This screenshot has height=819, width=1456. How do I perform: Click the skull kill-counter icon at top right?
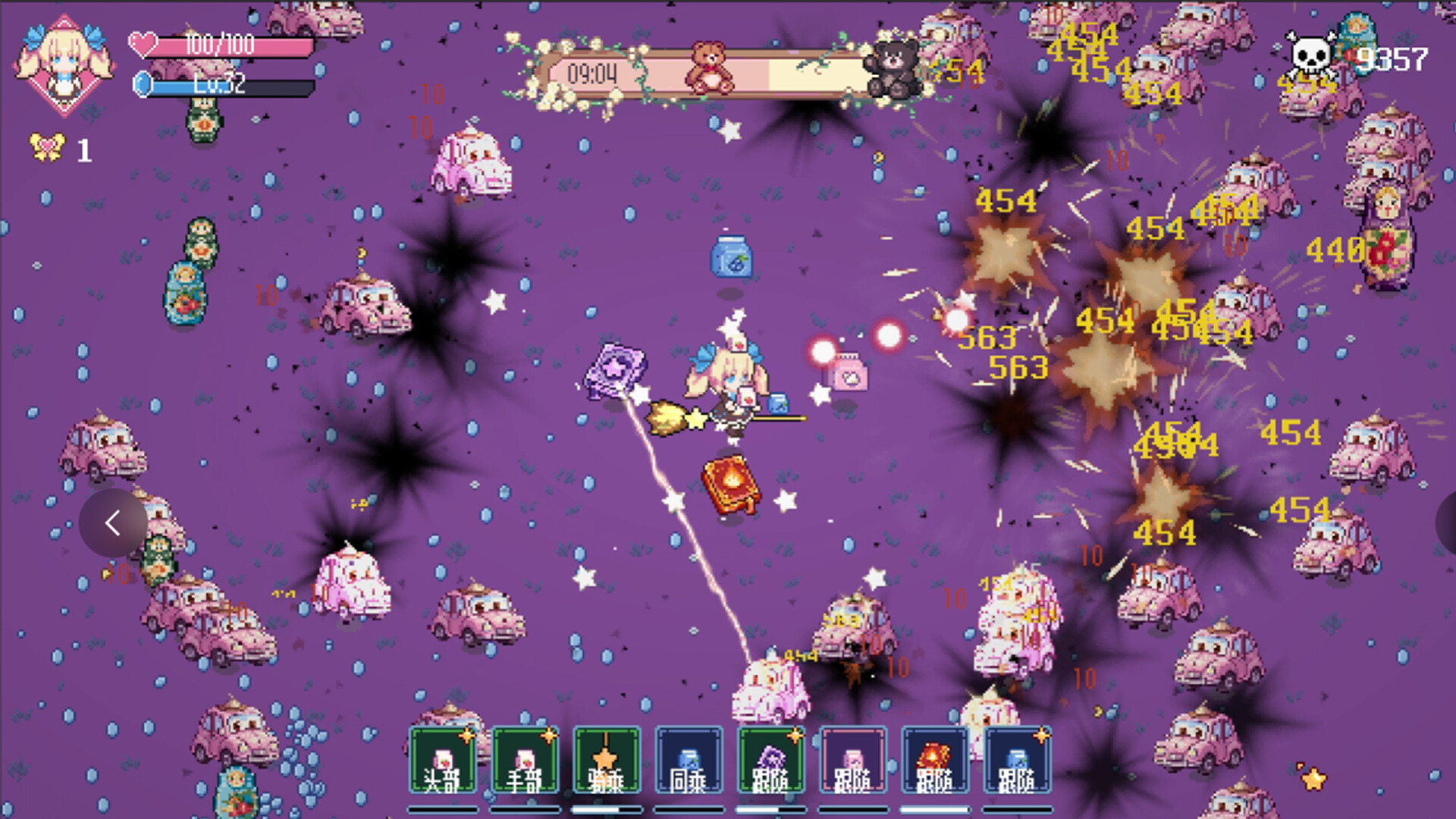click(1309, 55)
